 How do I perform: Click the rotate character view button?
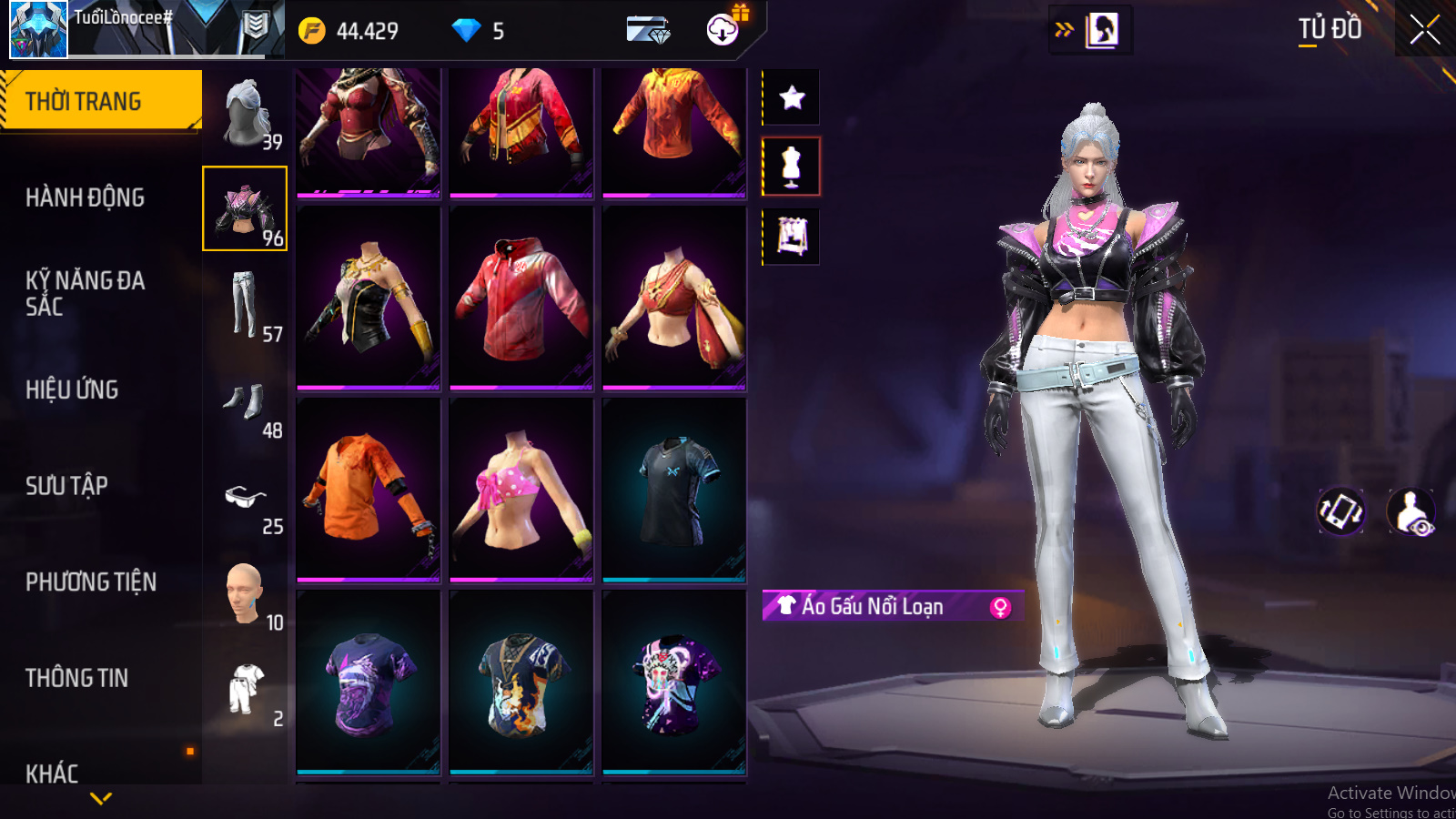(x=1341, y=511)
